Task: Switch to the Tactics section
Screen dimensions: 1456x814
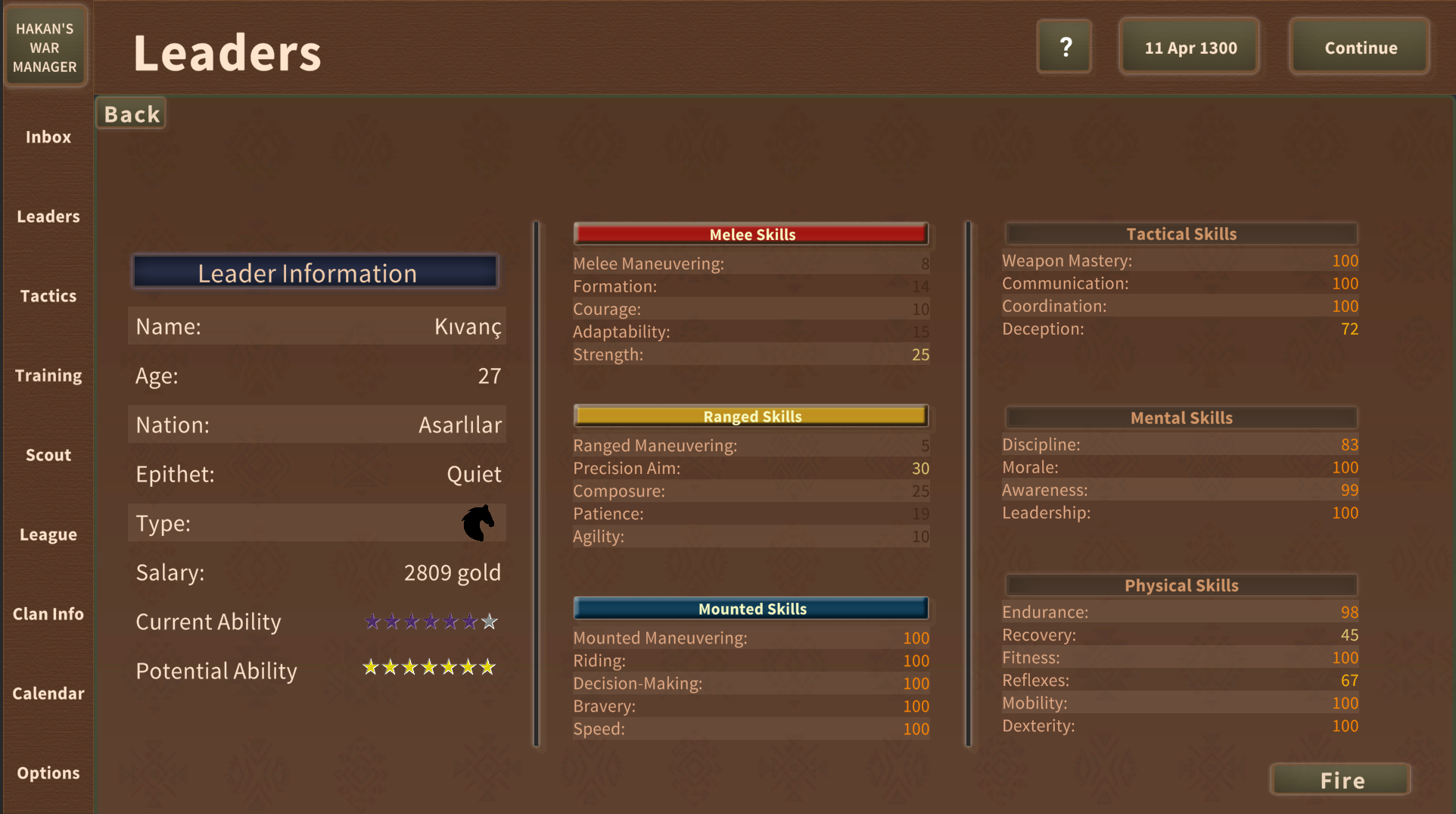Action: click(48, 296)
